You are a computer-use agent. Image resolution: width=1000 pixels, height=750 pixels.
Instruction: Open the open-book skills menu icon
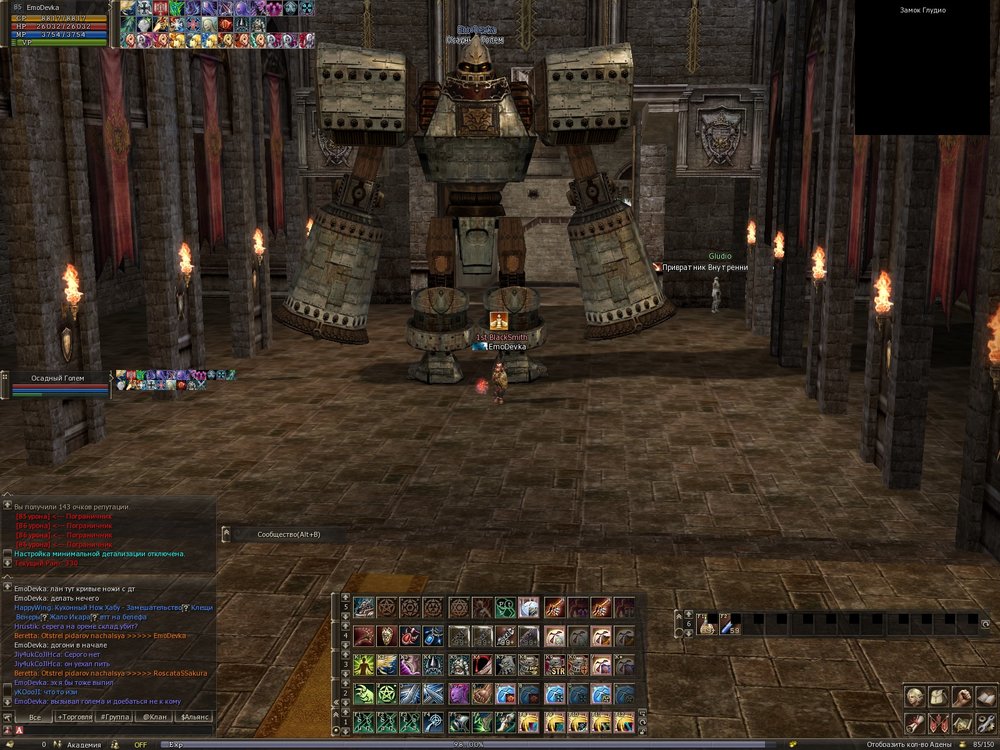pyautogui.click(x=984, y=697)
